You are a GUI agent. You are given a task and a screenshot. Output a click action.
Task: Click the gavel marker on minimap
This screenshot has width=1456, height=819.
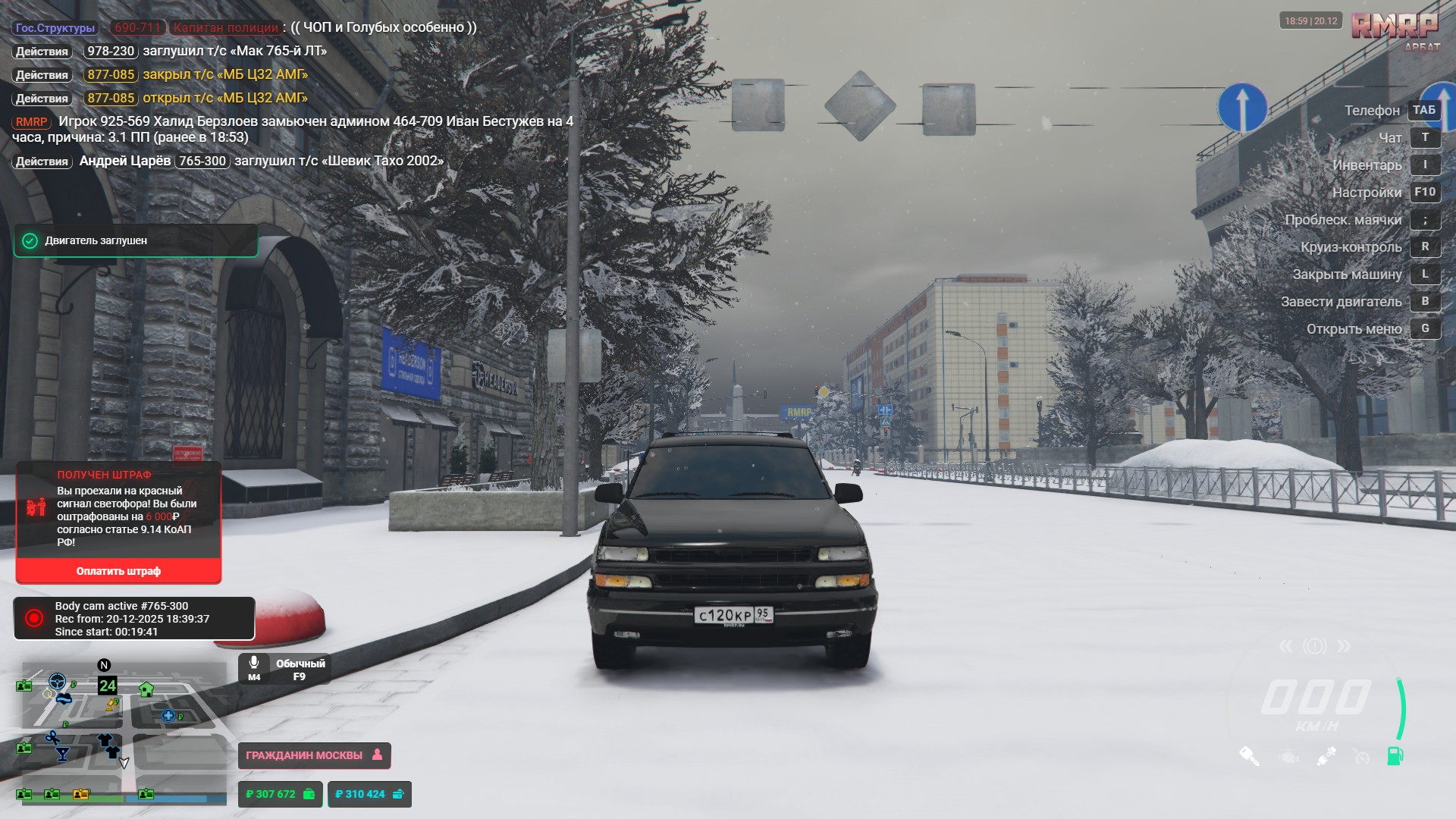[113, 704]
